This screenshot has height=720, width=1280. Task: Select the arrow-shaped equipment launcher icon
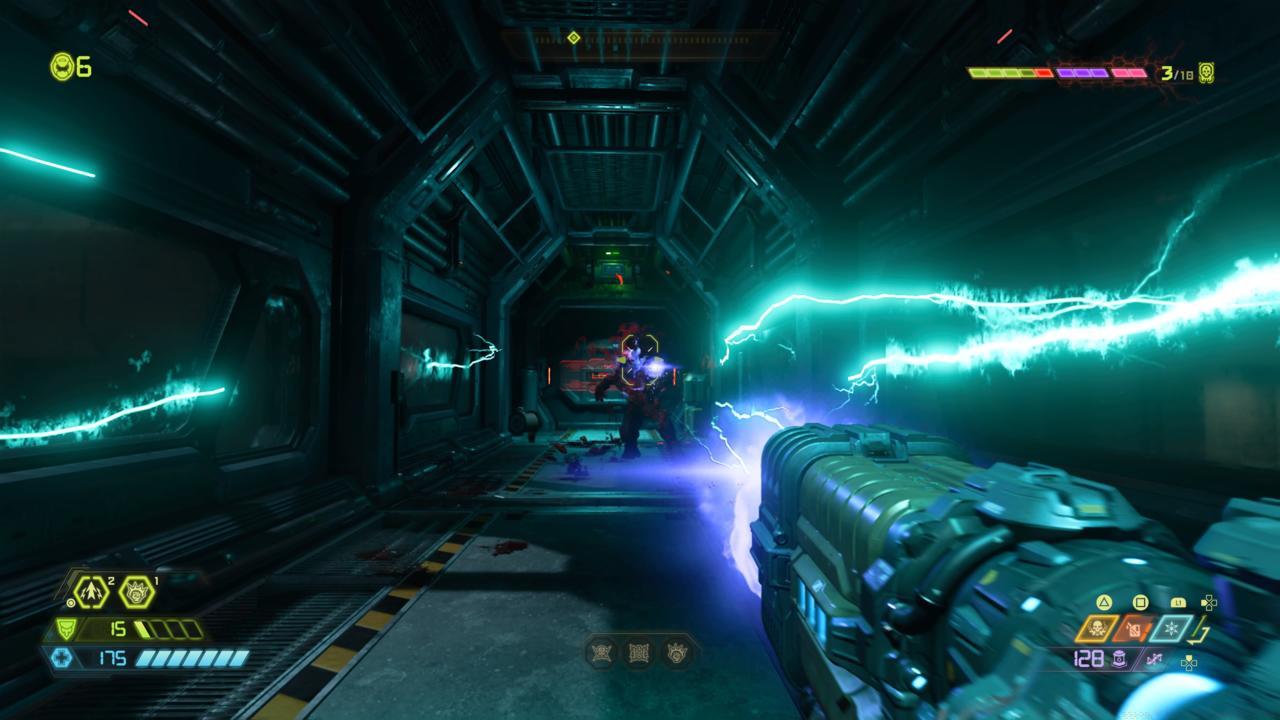click(x=90, y=592)
